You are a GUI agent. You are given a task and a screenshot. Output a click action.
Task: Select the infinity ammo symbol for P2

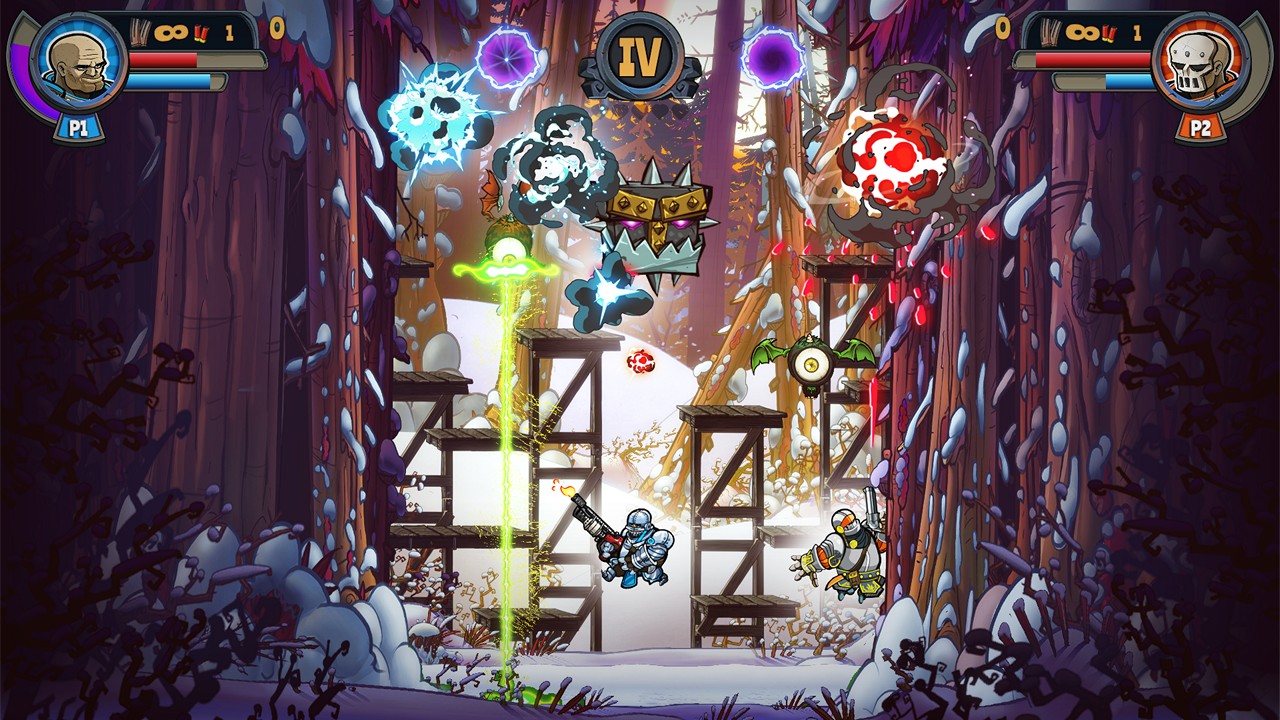pyautogui.click(x=1081, y=31)
